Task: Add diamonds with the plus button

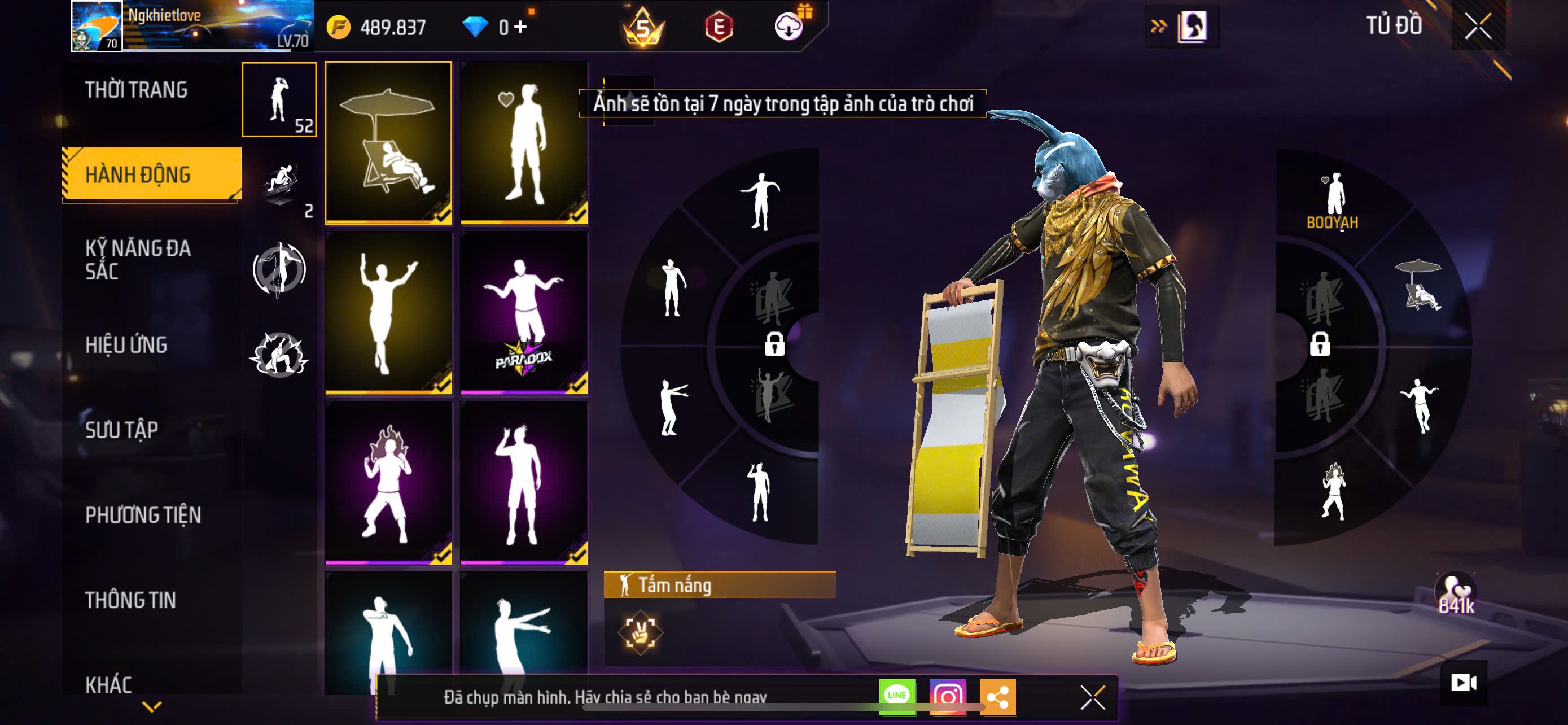Action: pos(520,27)
